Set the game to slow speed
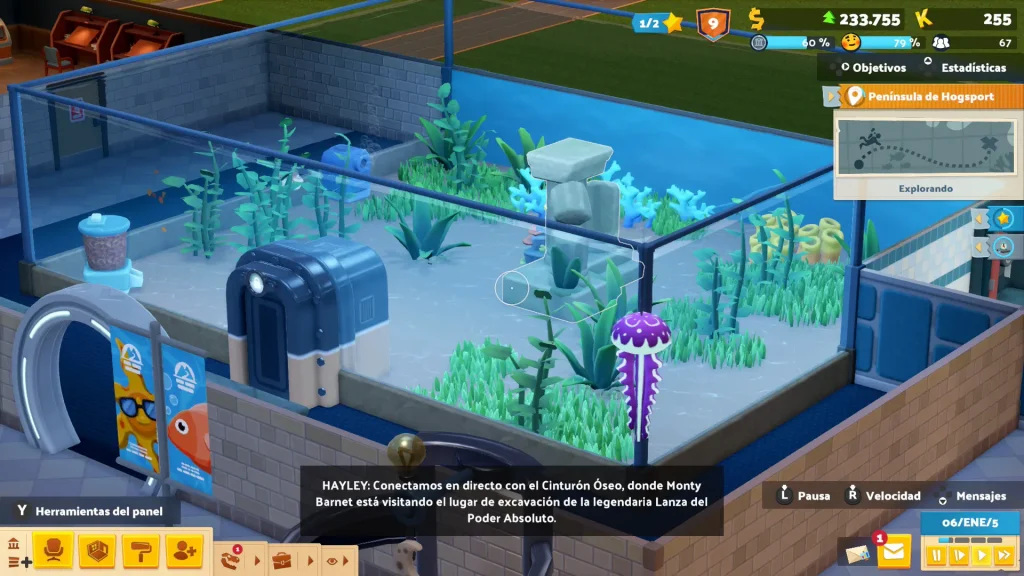The height and width of the screenshot is (576, 1024). coord(960,553)
